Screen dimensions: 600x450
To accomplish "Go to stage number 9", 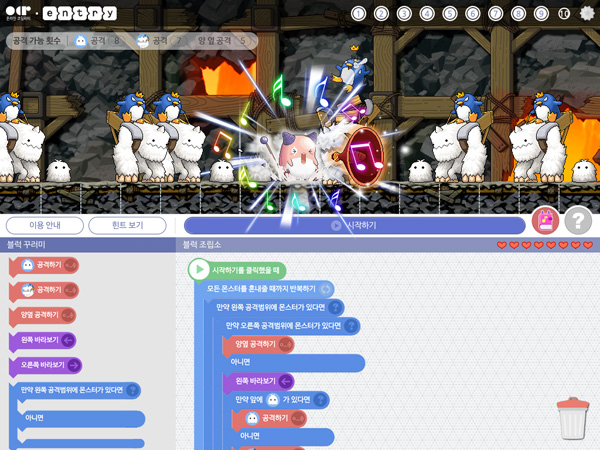I will point(541,13).
